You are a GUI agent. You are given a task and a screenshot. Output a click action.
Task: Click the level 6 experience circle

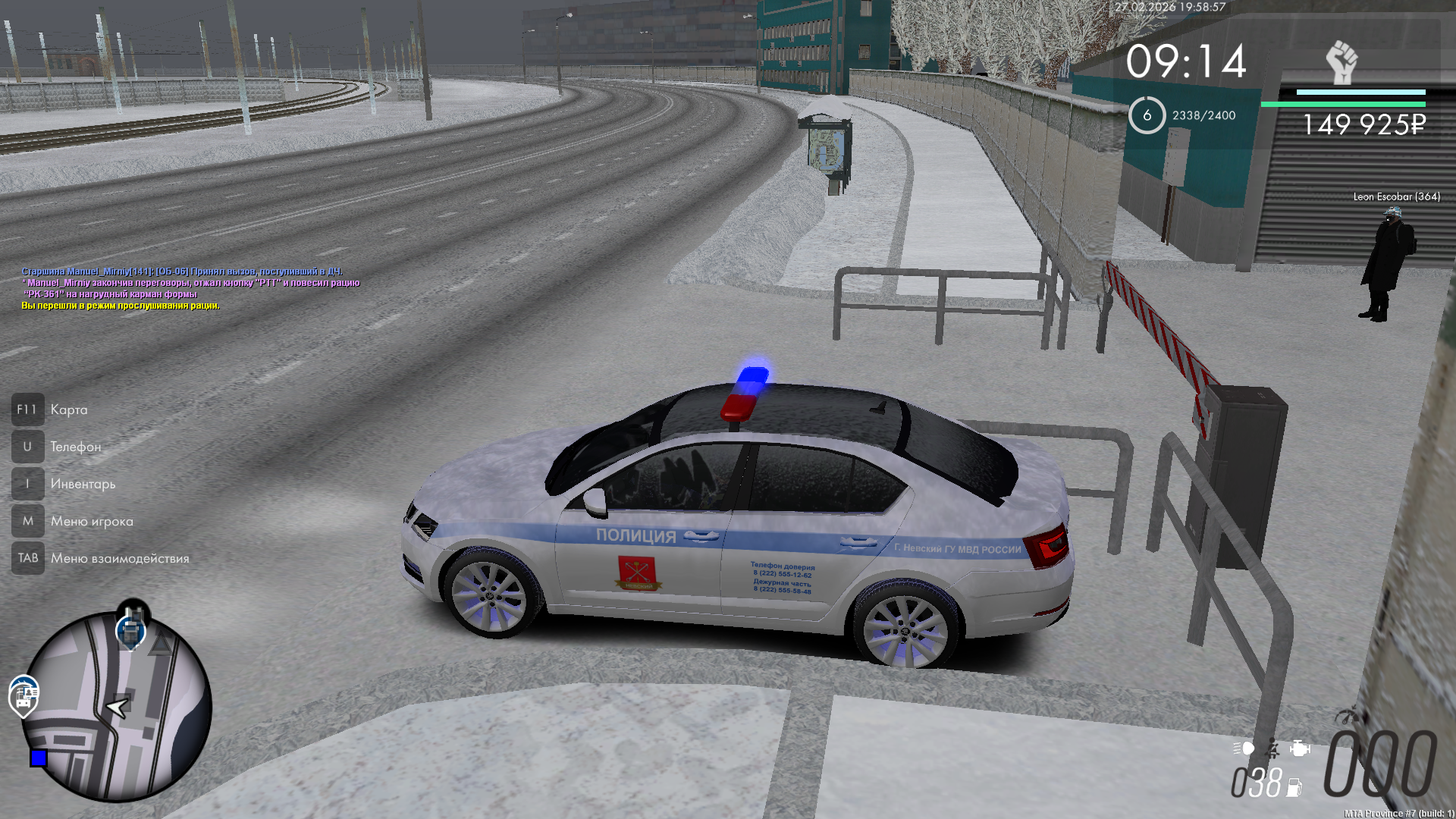(1147, 115)
